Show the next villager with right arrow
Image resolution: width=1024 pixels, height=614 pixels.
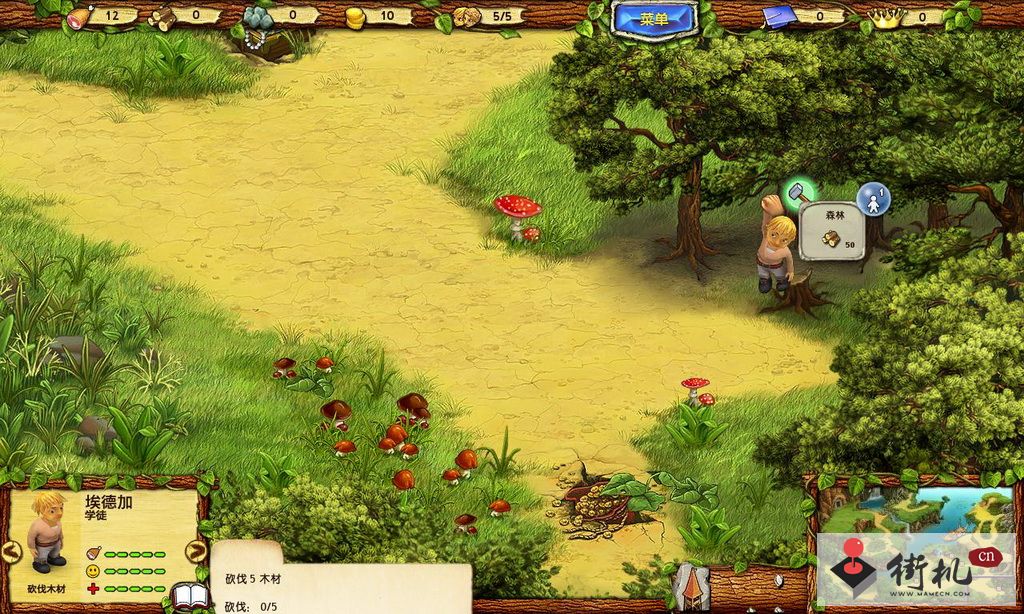point(196,551)
